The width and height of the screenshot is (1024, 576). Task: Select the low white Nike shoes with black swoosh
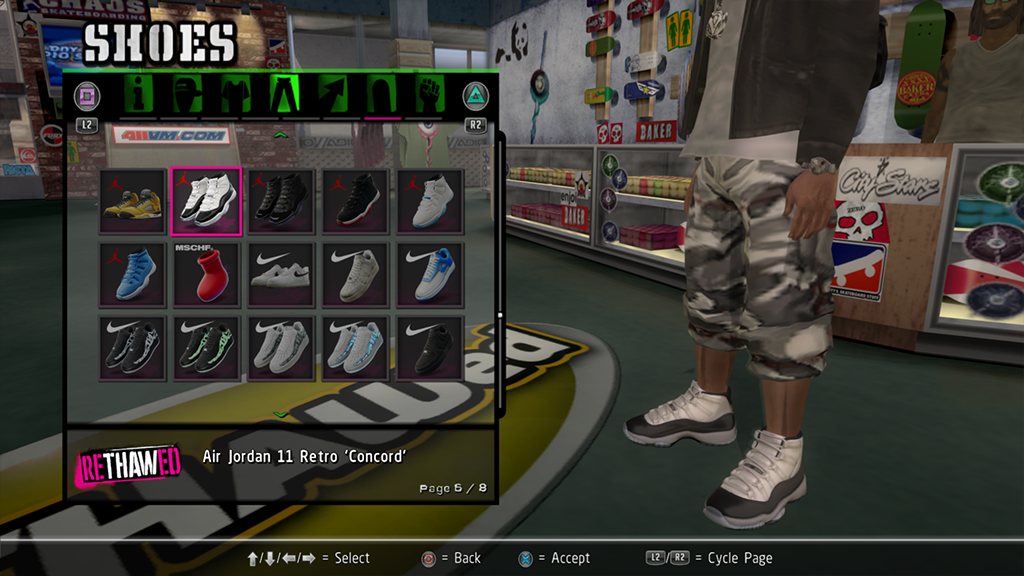281,275
